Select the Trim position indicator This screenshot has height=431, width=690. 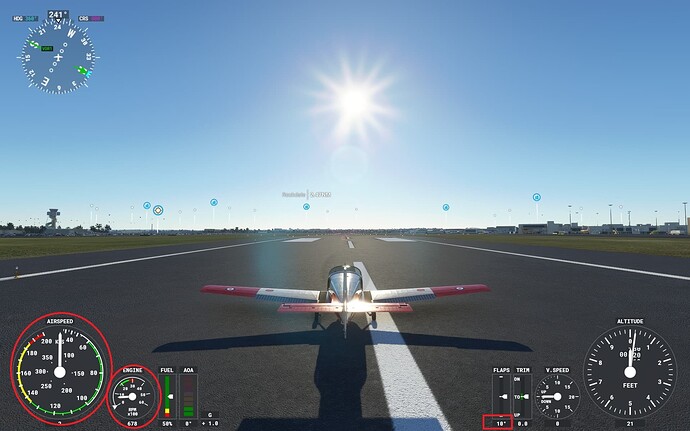point(521,397)
